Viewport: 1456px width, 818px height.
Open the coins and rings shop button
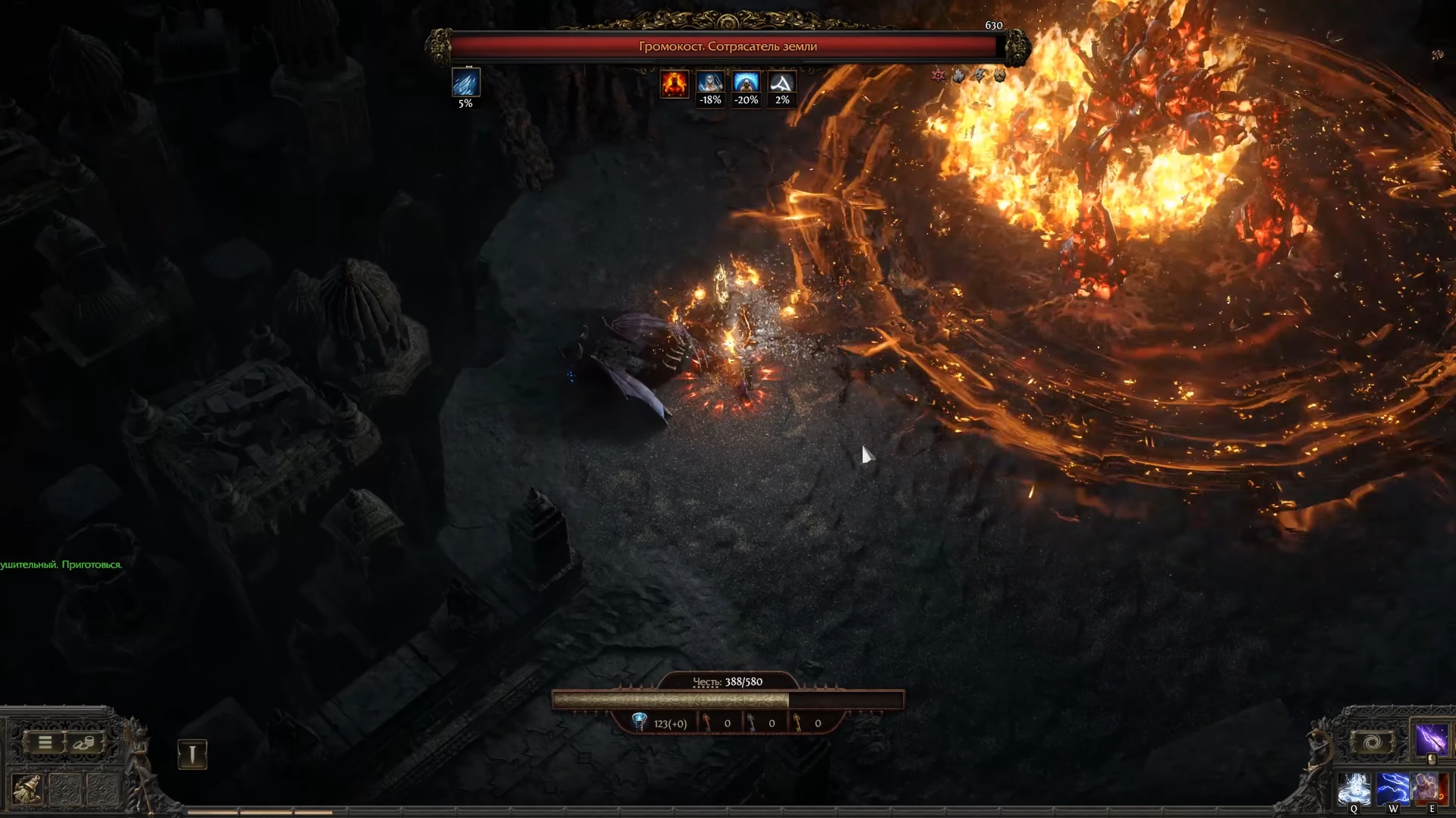[x=84, y=742]
